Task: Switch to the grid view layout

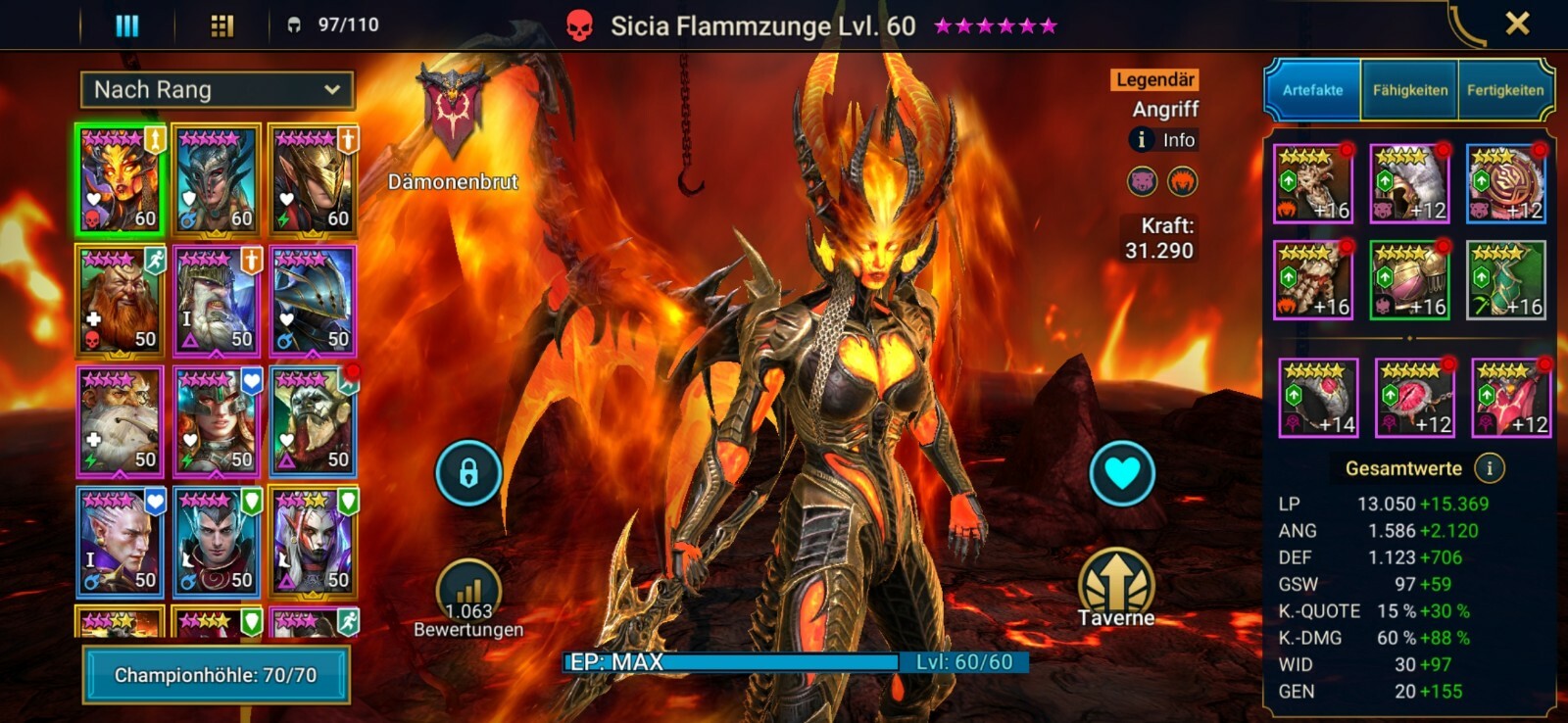Action: (222, 24)
